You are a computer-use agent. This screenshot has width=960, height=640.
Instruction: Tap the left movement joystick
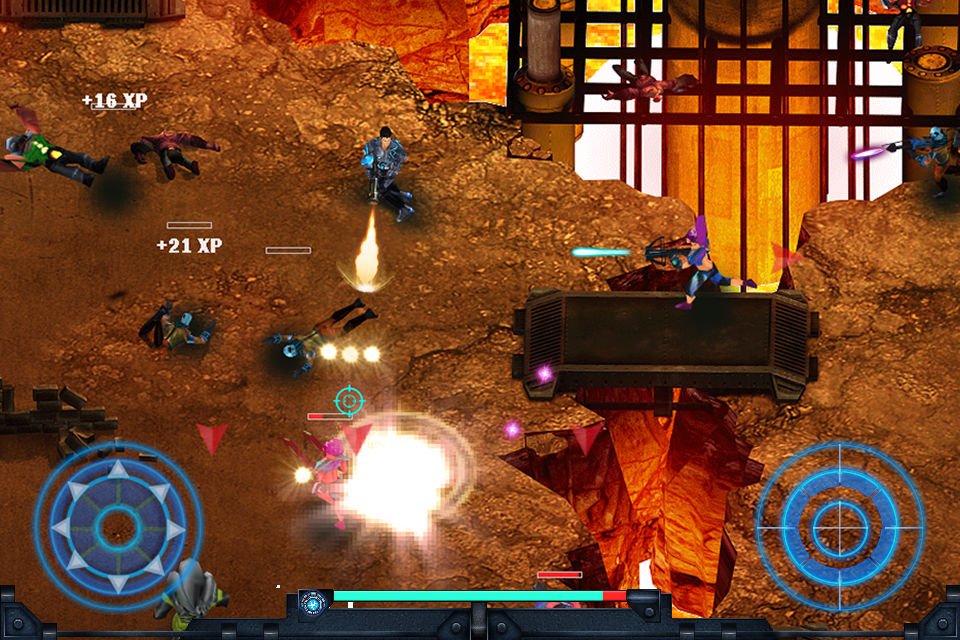coord(118,525)
